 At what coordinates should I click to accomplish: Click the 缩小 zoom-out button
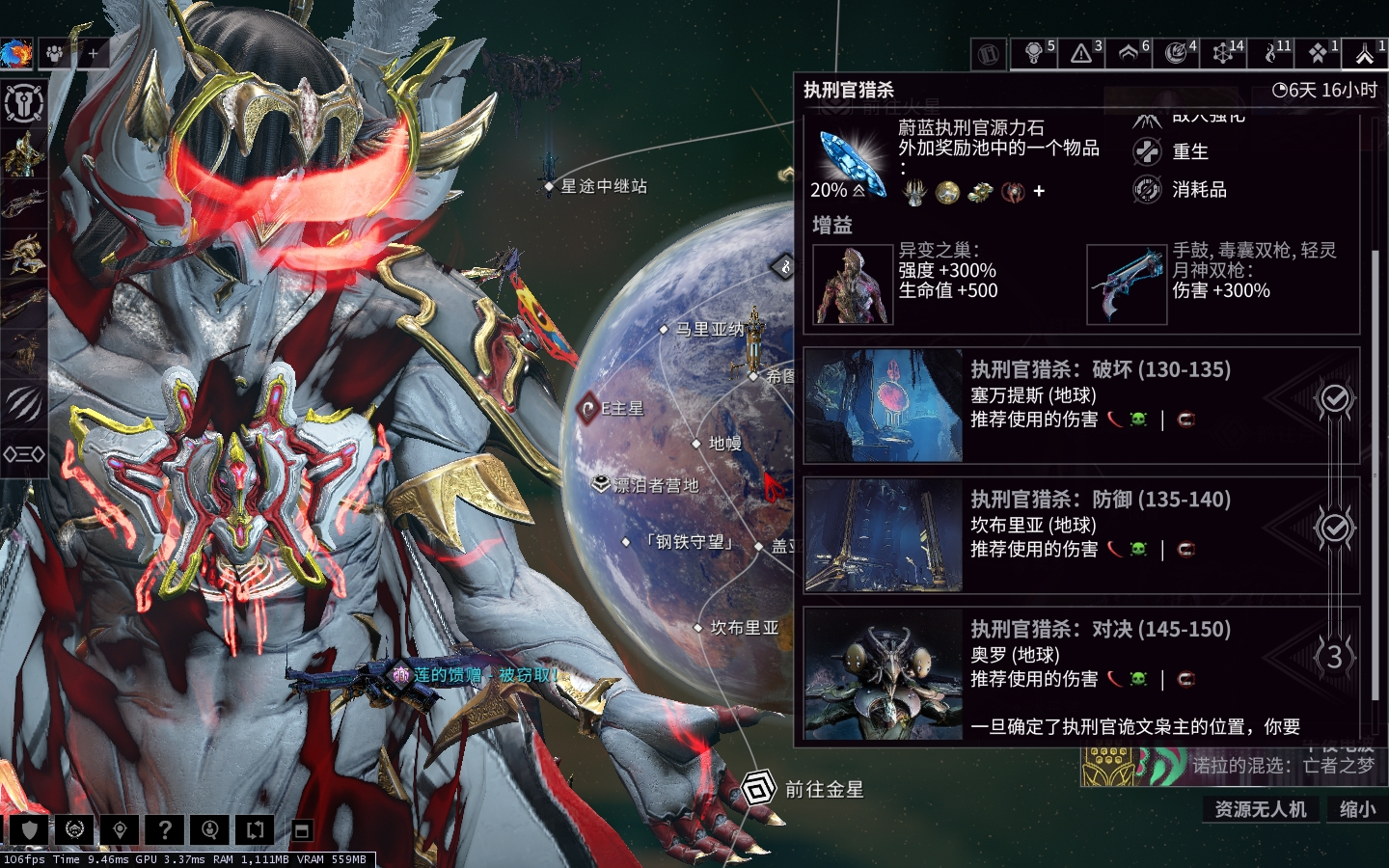[x=1357, y=809]
